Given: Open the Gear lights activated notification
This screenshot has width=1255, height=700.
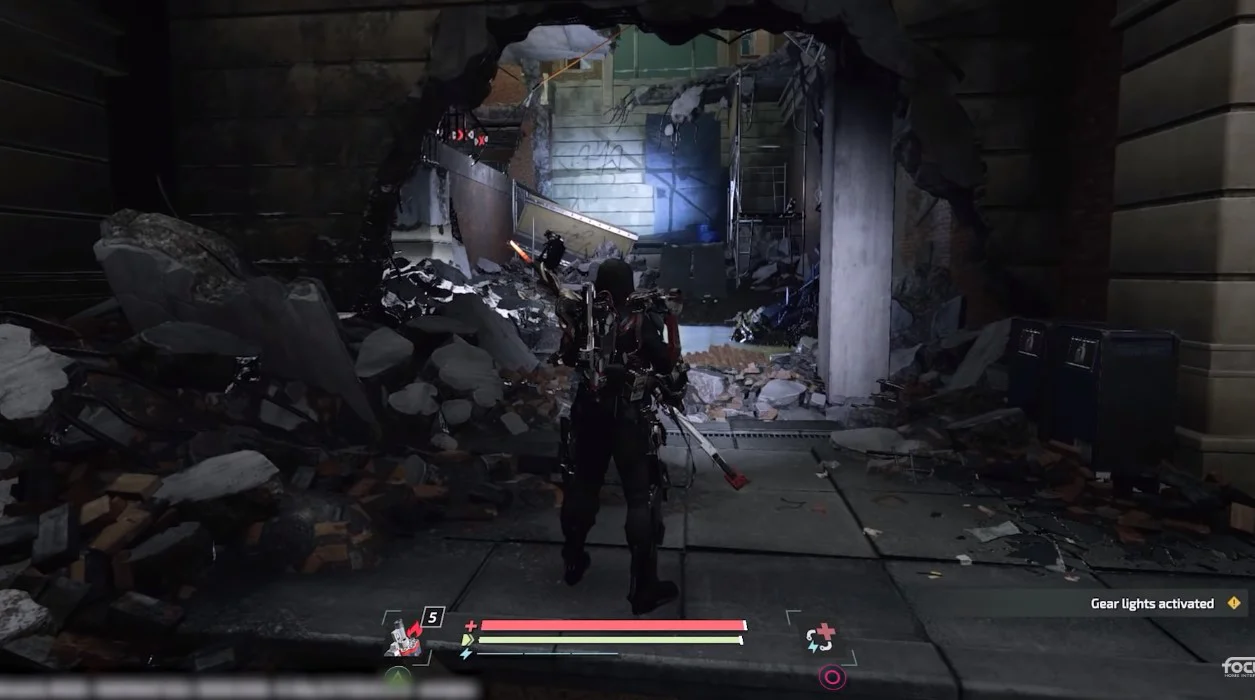Looking at the screenshot, I should (1151, 604).
